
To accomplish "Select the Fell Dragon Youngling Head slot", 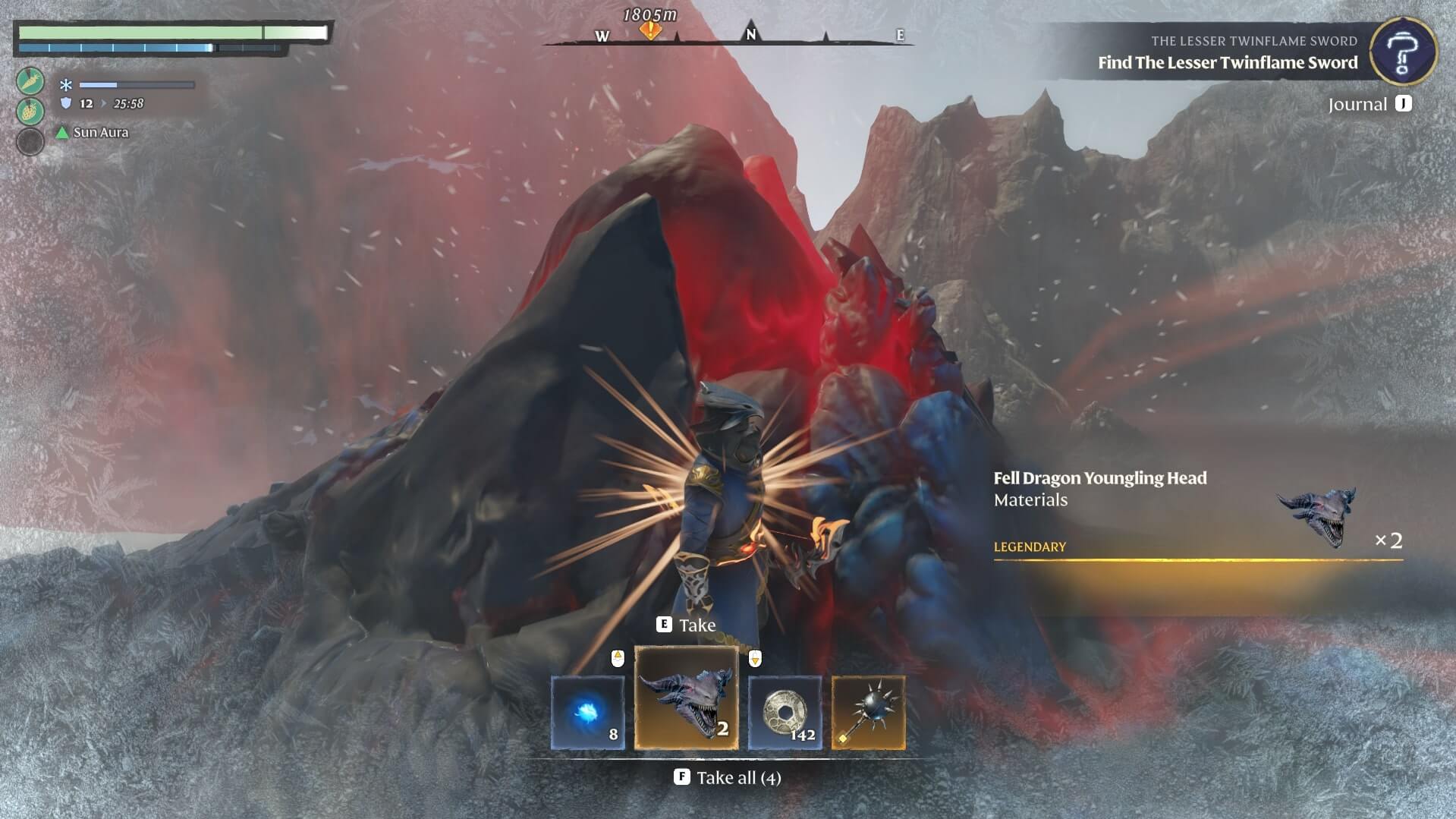I will (686, 698).
